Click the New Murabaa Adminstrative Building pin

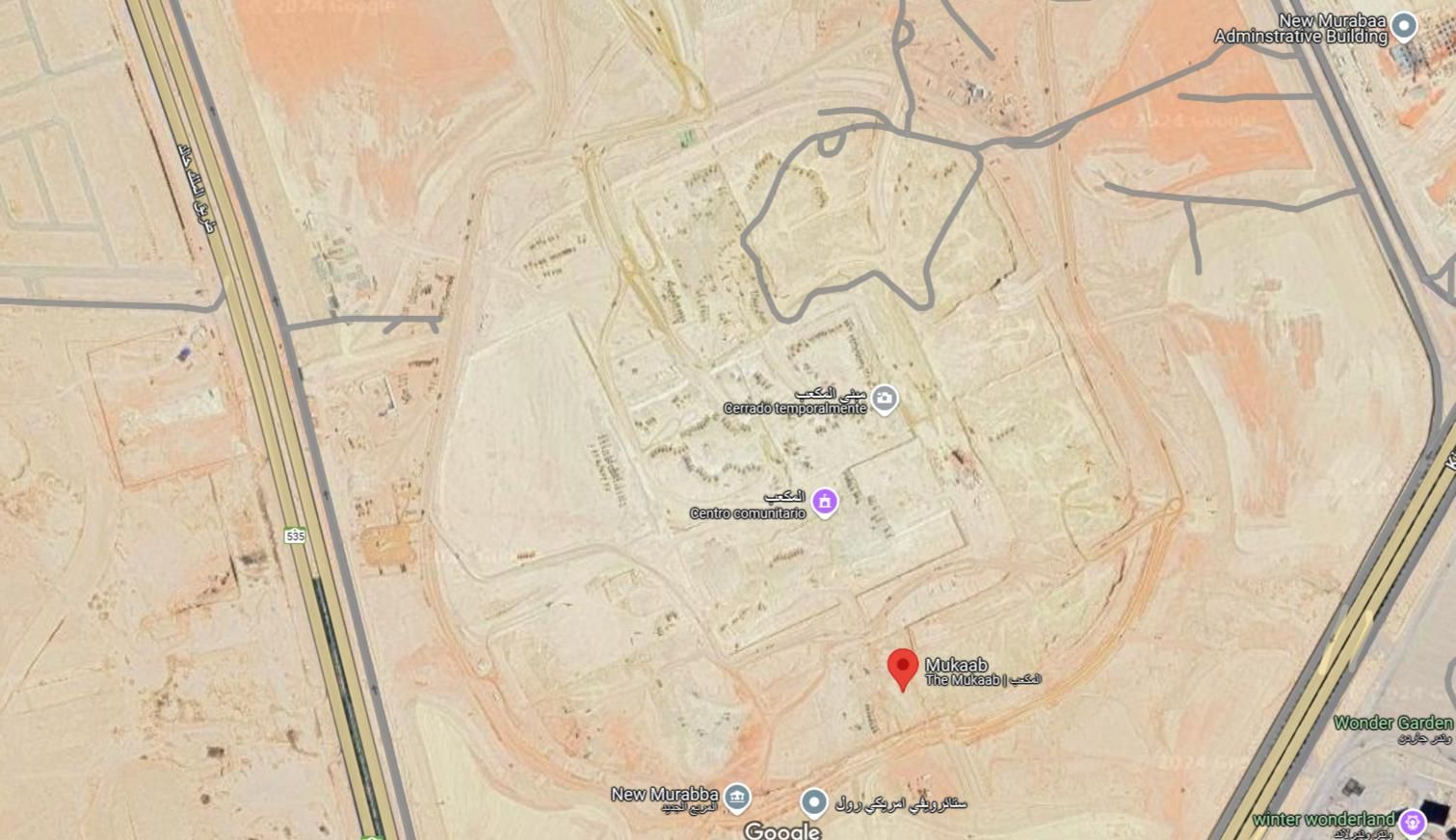(1405, 26)
